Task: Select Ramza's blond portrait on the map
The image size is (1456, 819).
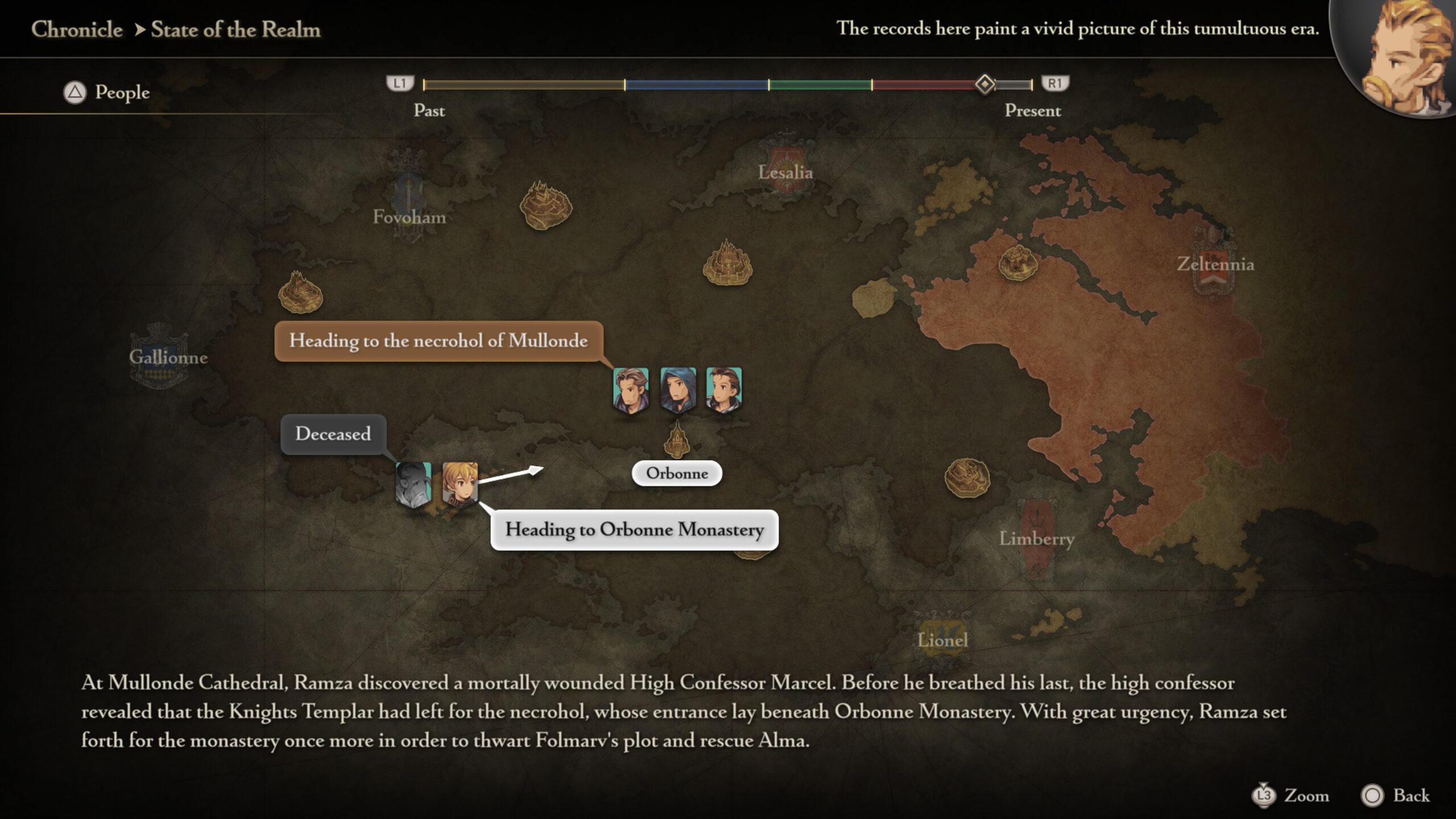Action: click(x=460, y=484)
